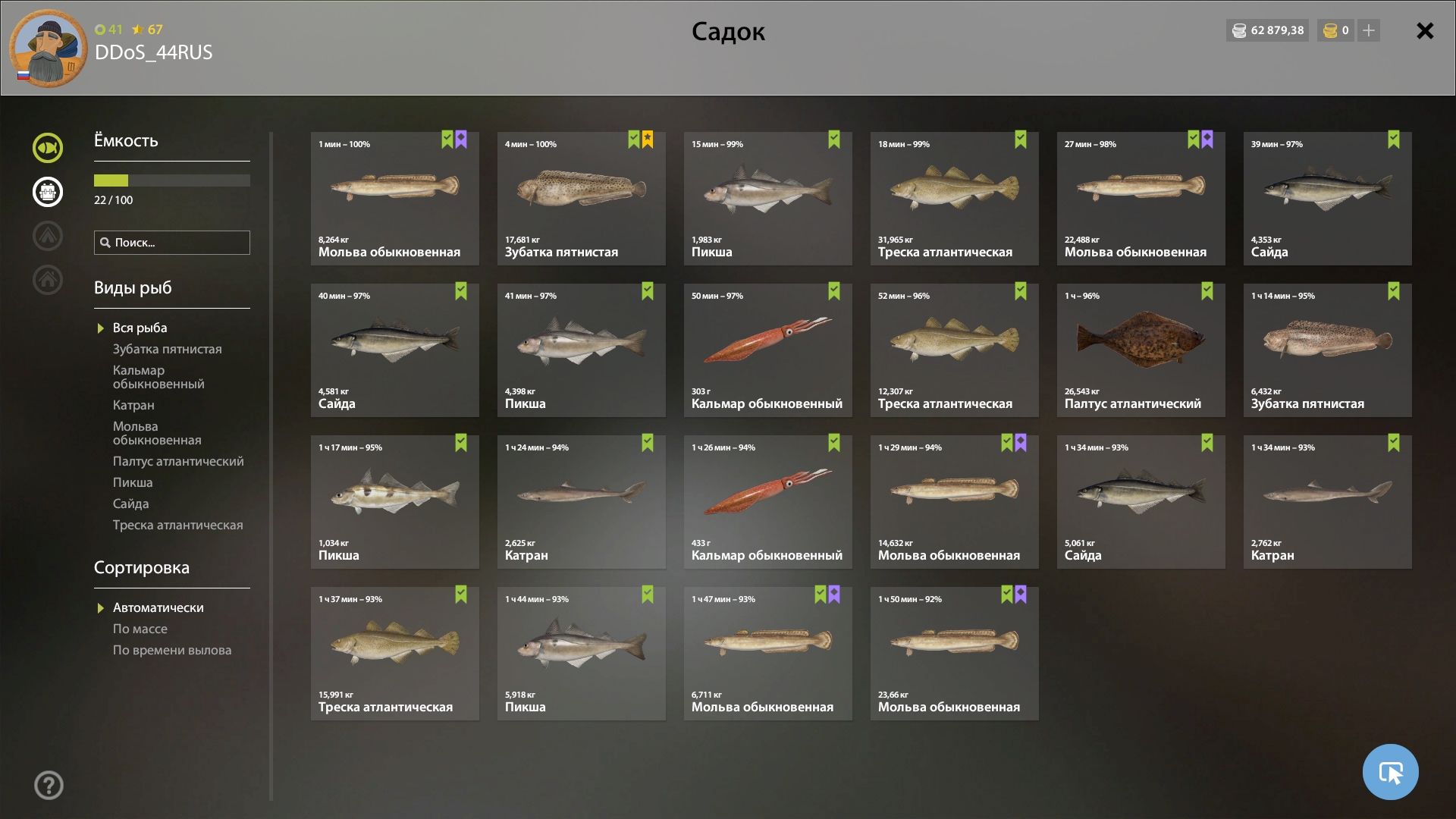
Task: Show only Катран in the list
Action: 133,405
